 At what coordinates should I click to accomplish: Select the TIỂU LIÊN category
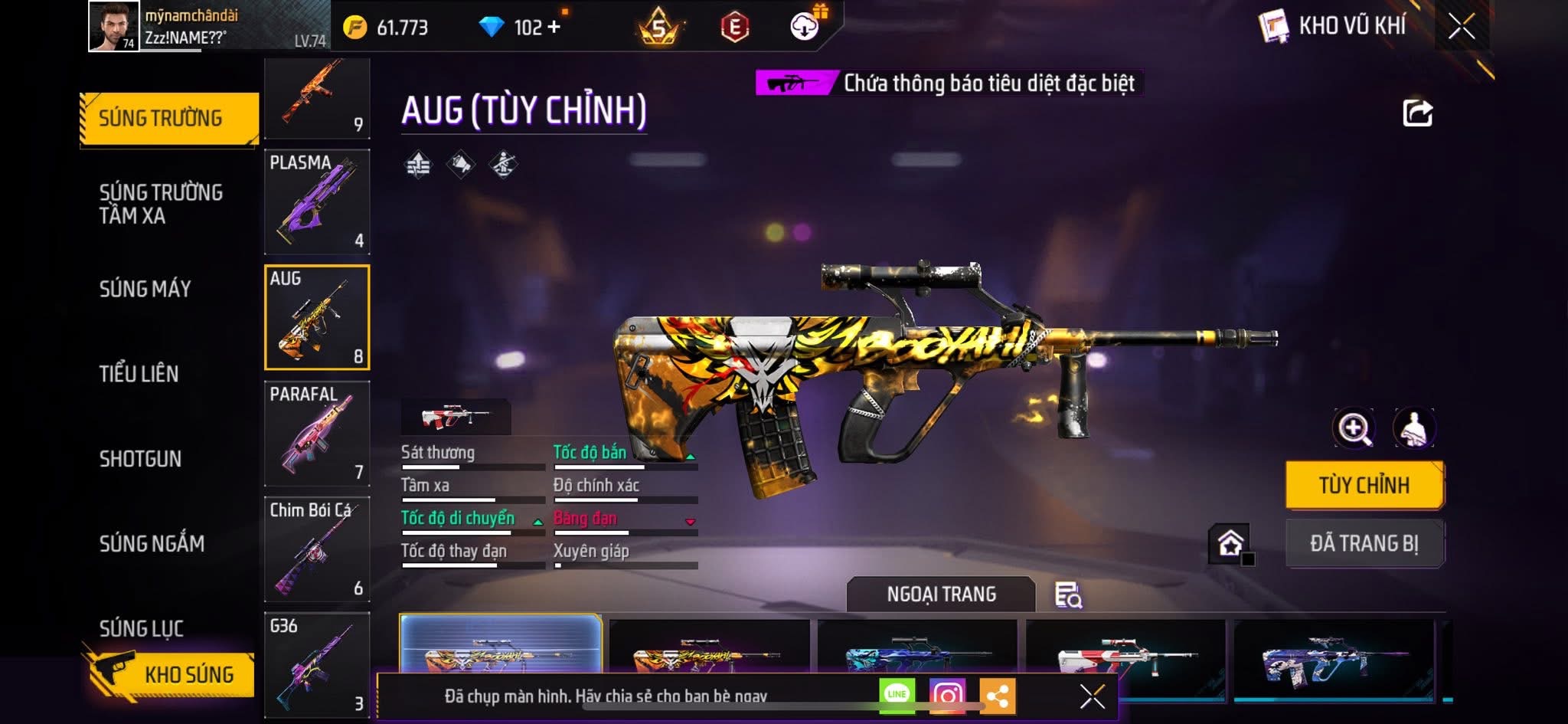coord(139,374)
